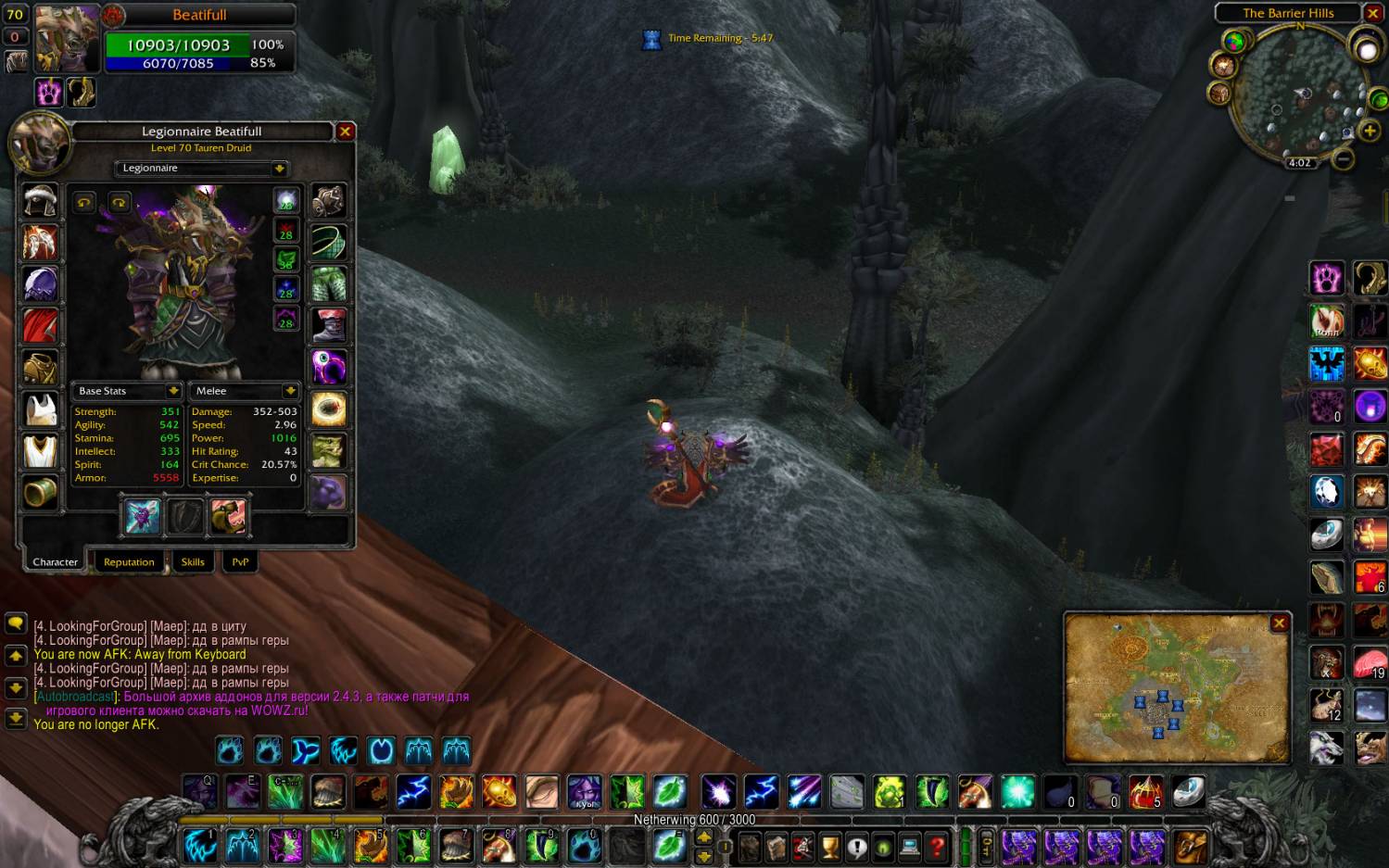This screenshot has width=1389, height=868.
Task: Activate the bear paw form button
Action: (x=230, y=749)
